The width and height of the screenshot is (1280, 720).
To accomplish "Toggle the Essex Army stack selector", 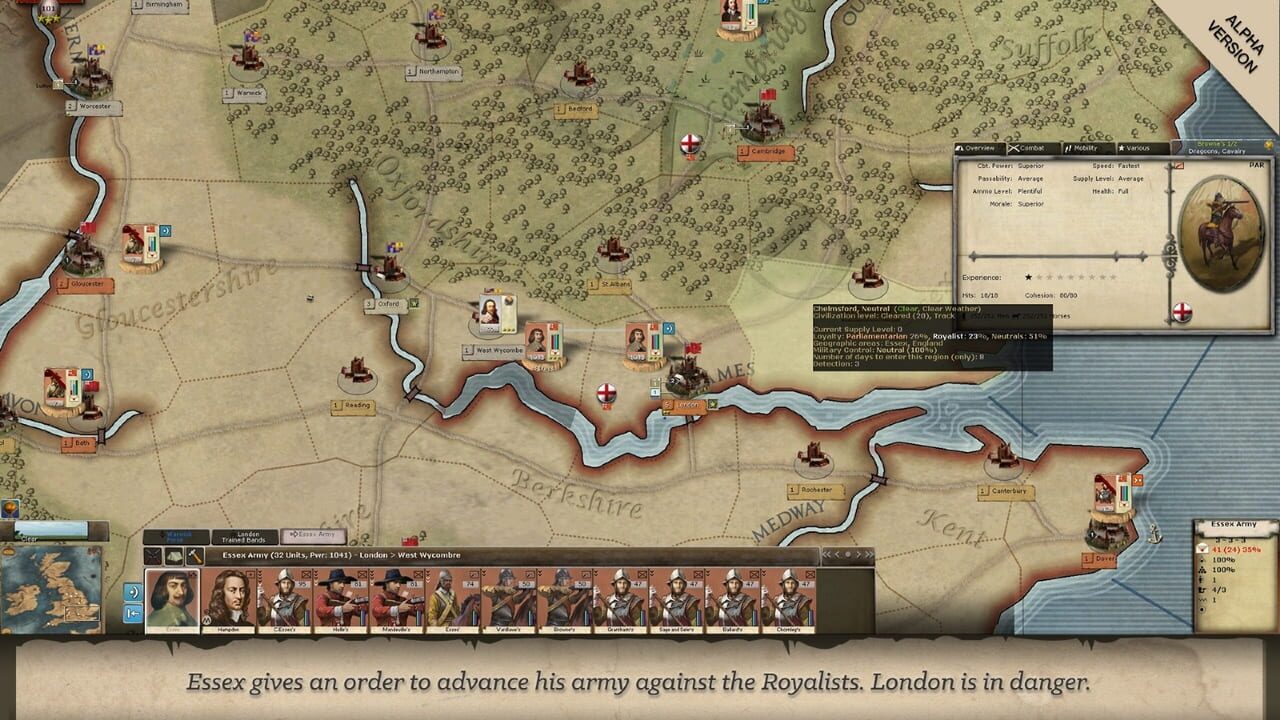I will point(313,536).
